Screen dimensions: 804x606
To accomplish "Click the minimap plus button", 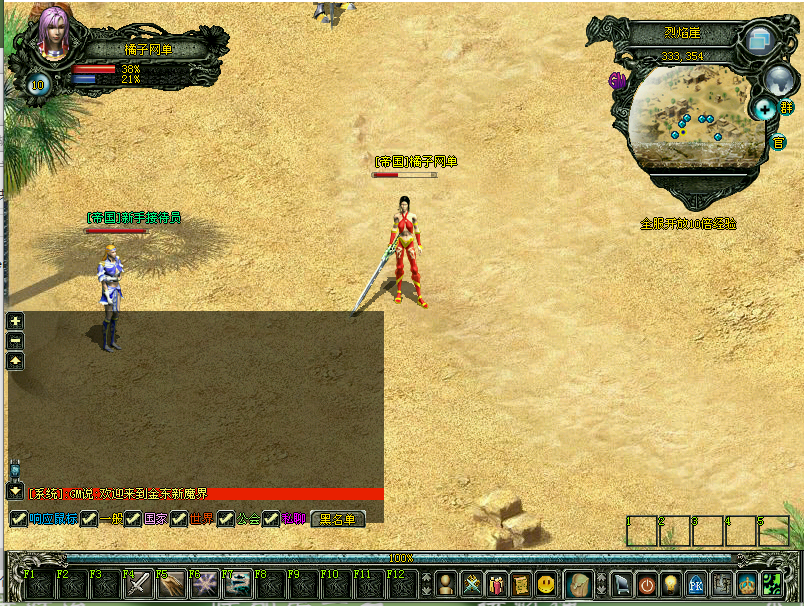I will coord(765,108).
